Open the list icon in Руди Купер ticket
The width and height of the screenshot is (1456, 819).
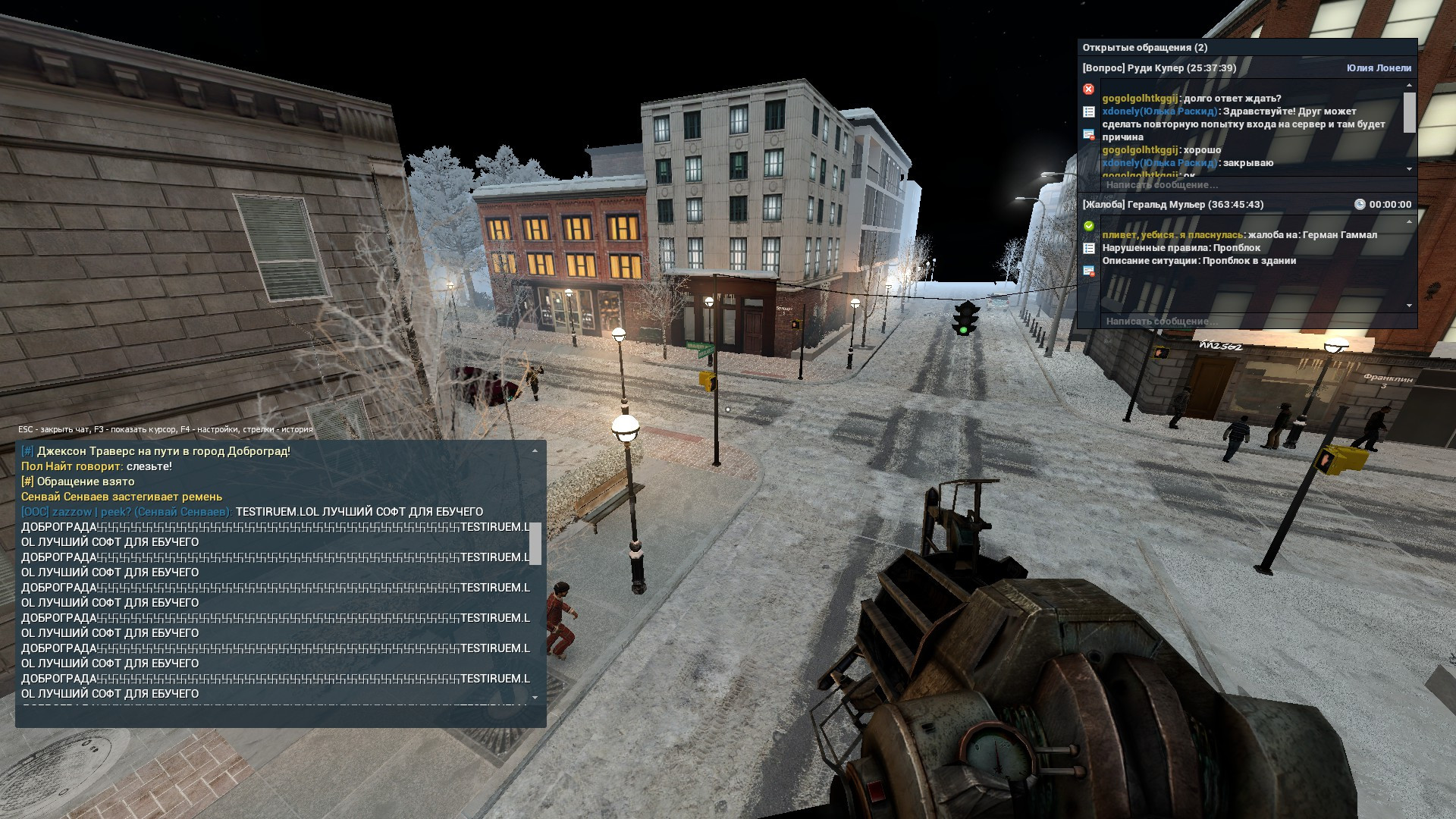tap(1089, 112)
